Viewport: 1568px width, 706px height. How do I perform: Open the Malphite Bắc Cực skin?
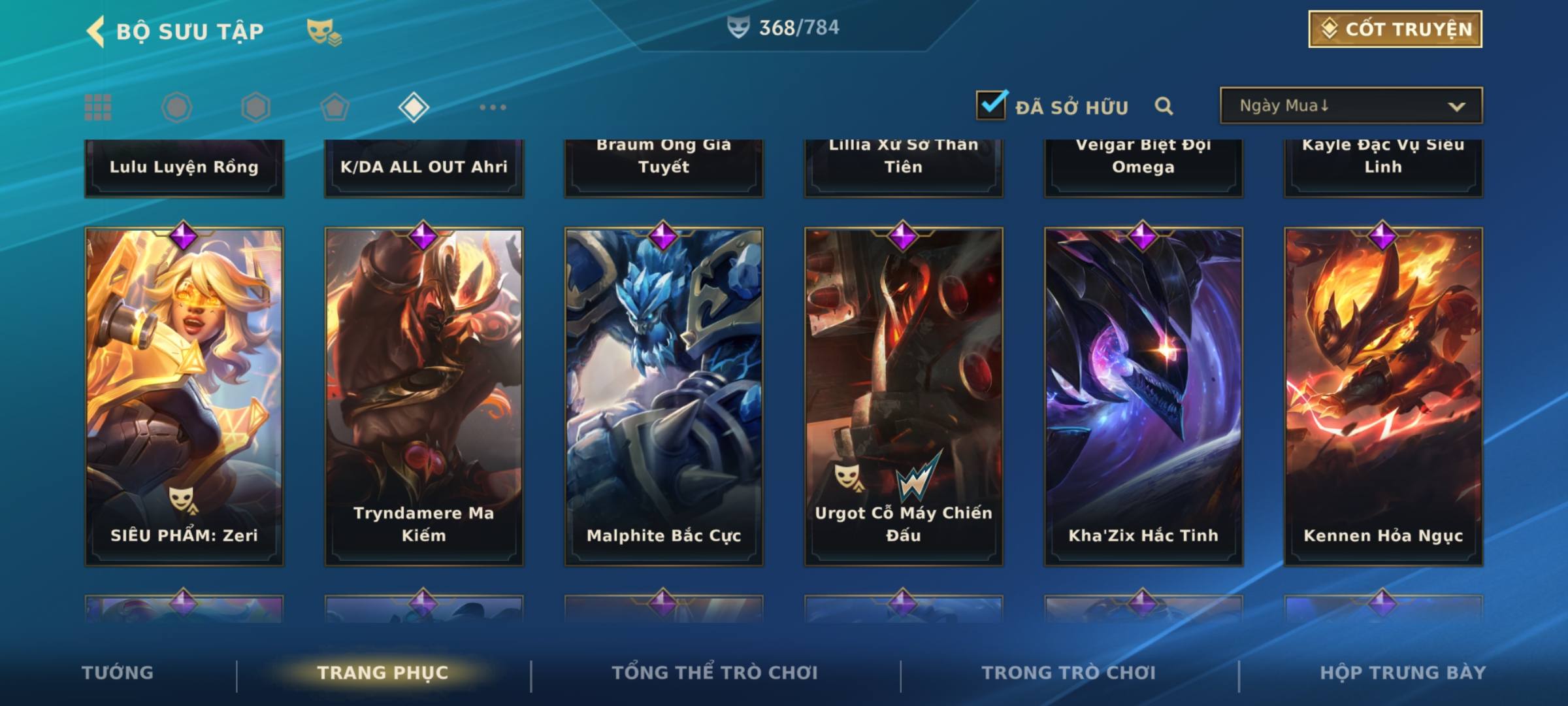coord(664,396)
